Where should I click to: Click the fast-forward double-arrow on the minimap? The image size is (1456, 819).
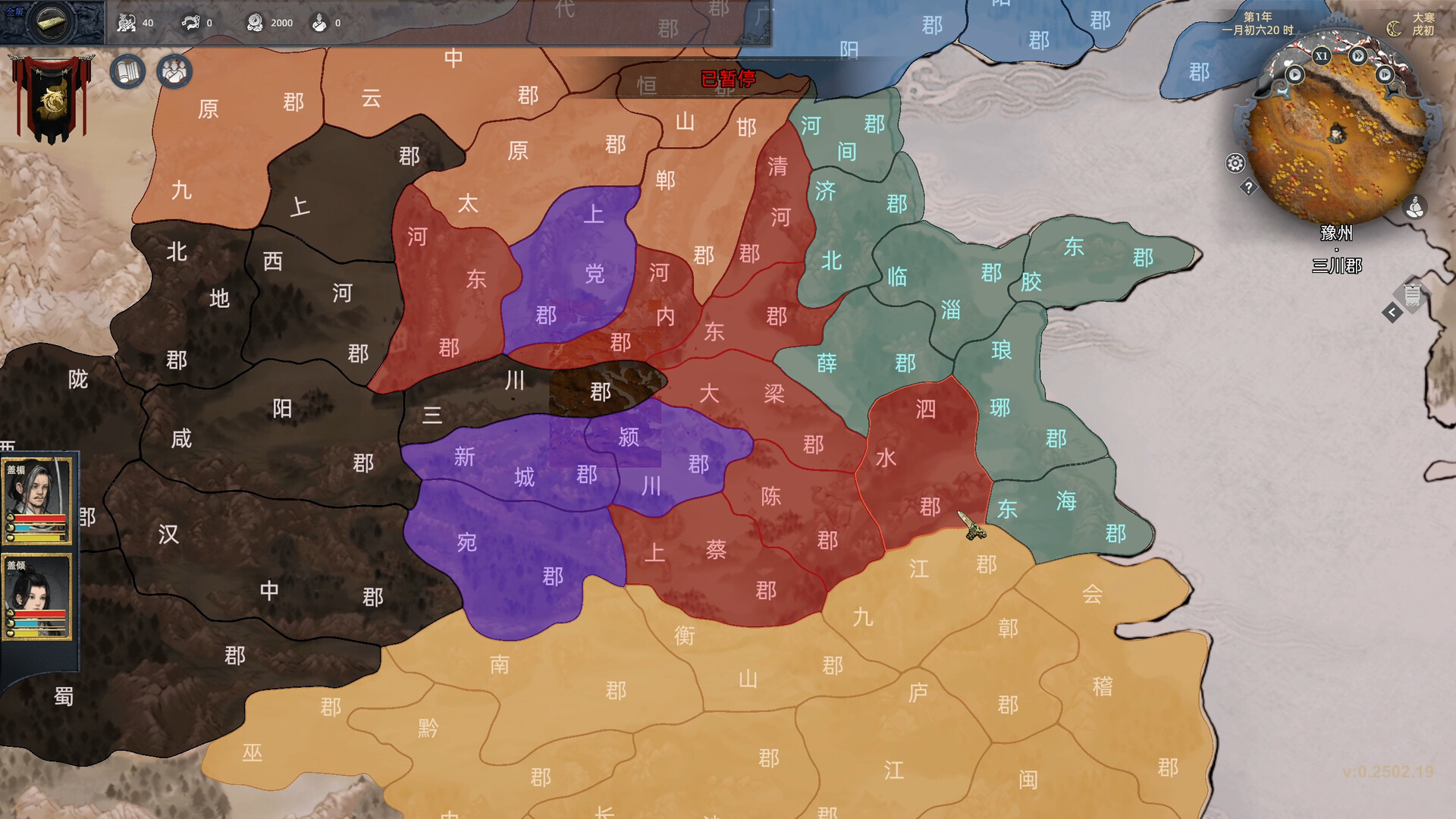click(1358, 55)
